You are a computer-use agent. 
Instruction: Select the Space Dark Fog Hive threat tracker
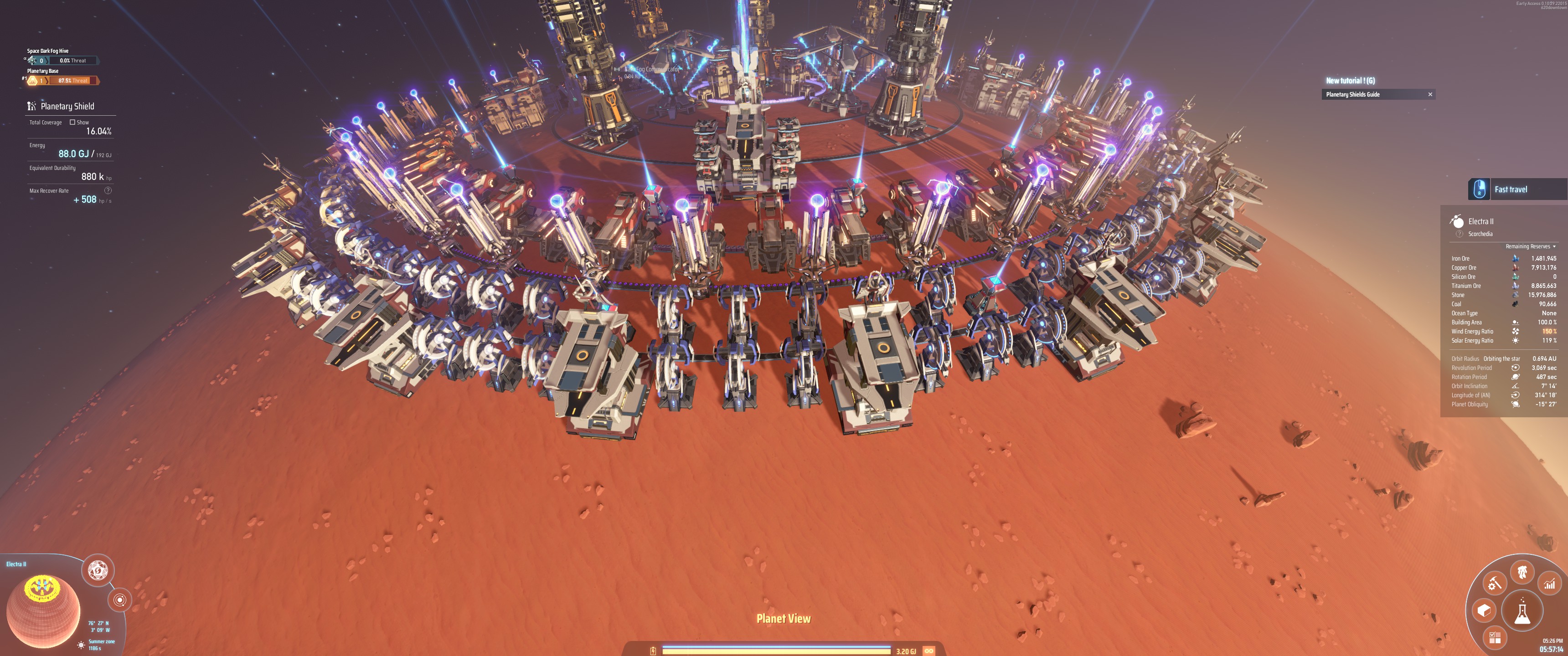61,60
